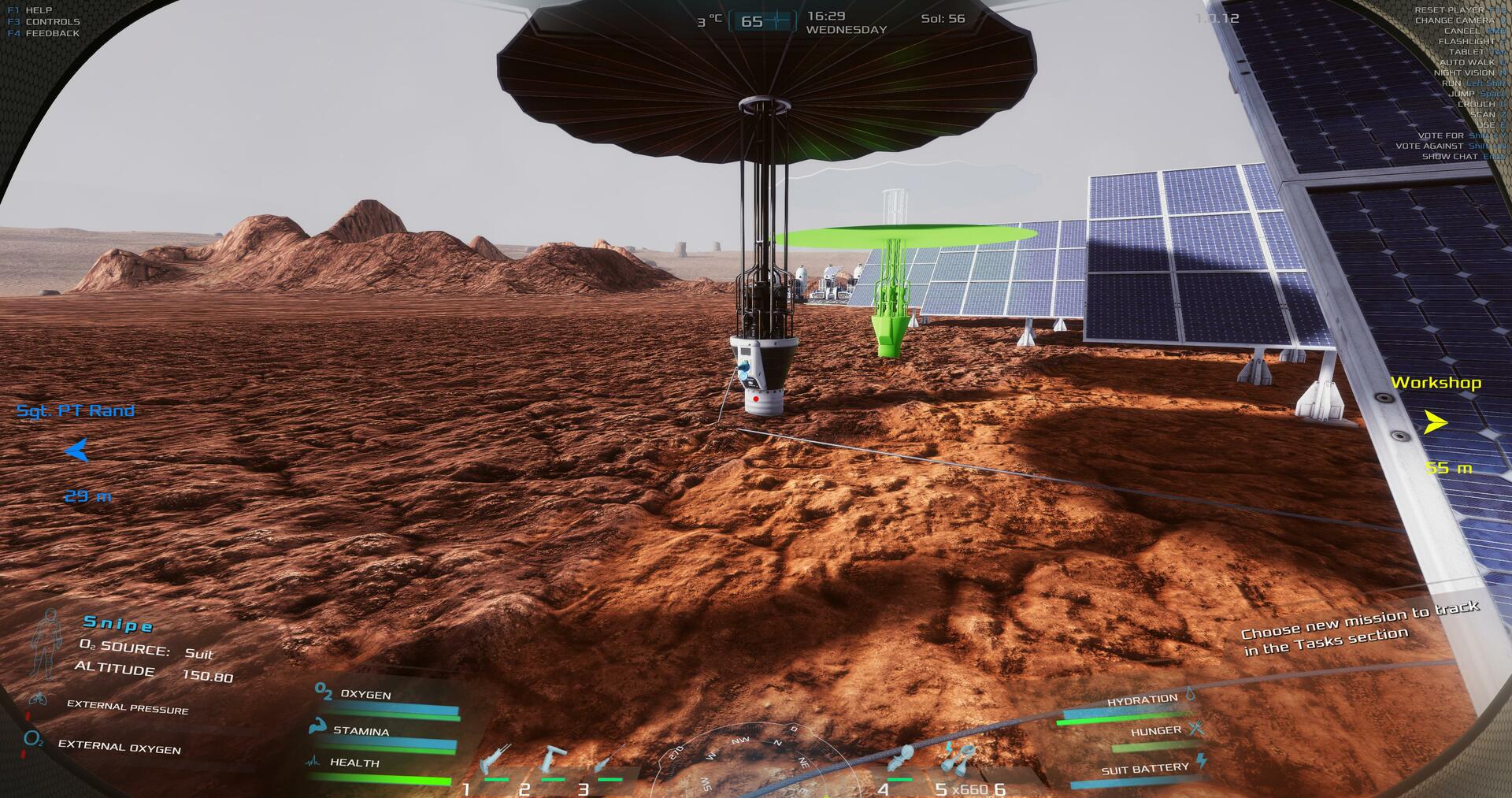The image size is (1512, 798).
Task: Click the yellow Workshop waypoint arrow
Action: coord(1435,423)
